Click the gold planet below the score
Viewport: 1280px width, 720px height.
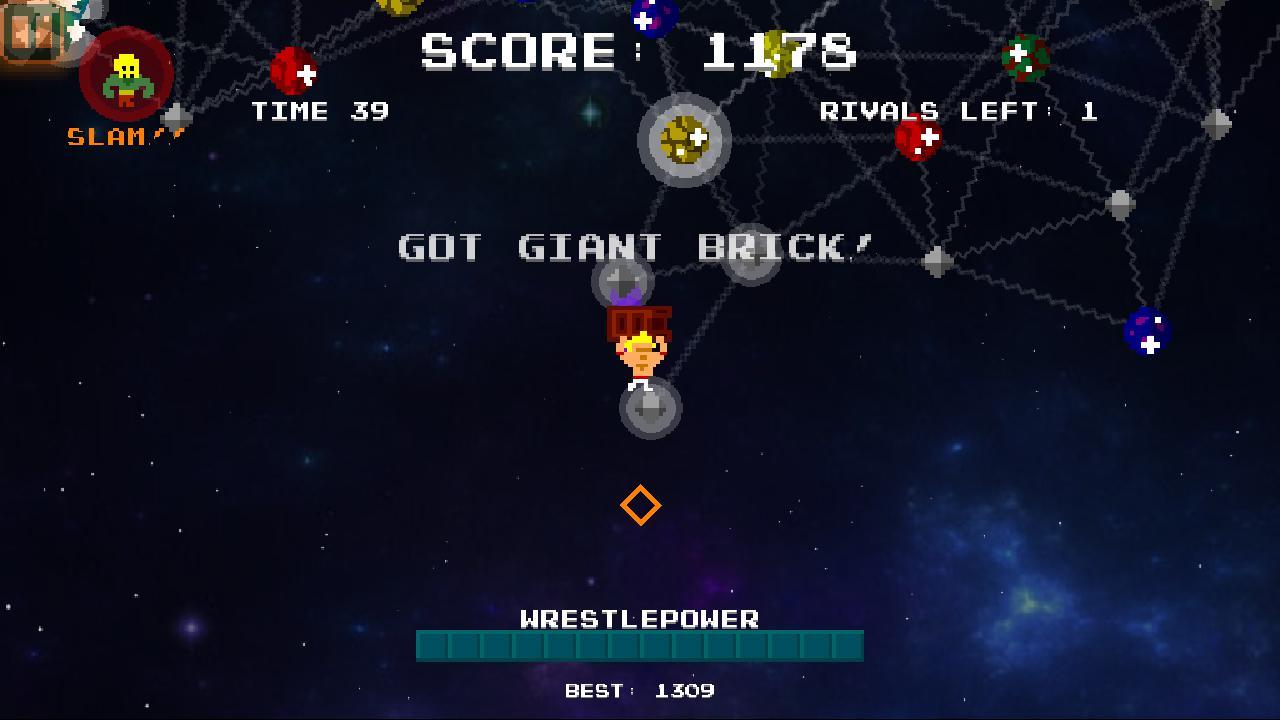(684, 140)
